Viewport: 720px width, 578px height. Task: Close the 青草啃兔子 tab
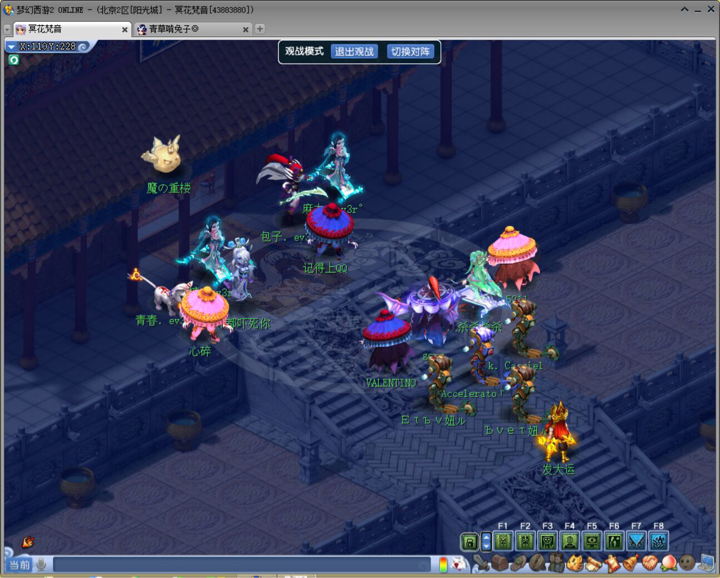(x=246, y=30)
